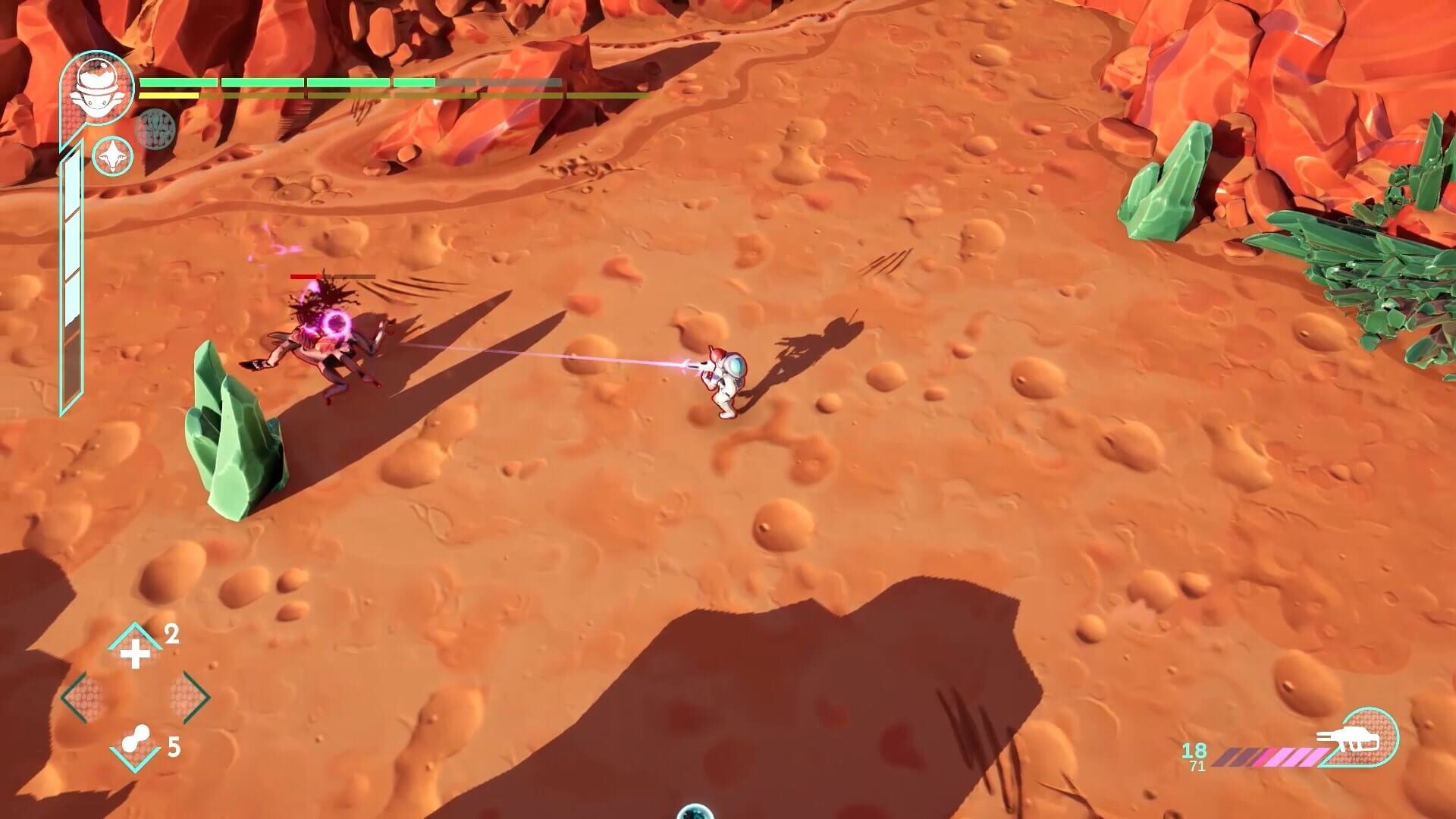Click the yellow stamina bar
Image resolution: width=1456 pixels, height=819 pixels.
click(x=171, y=96)
